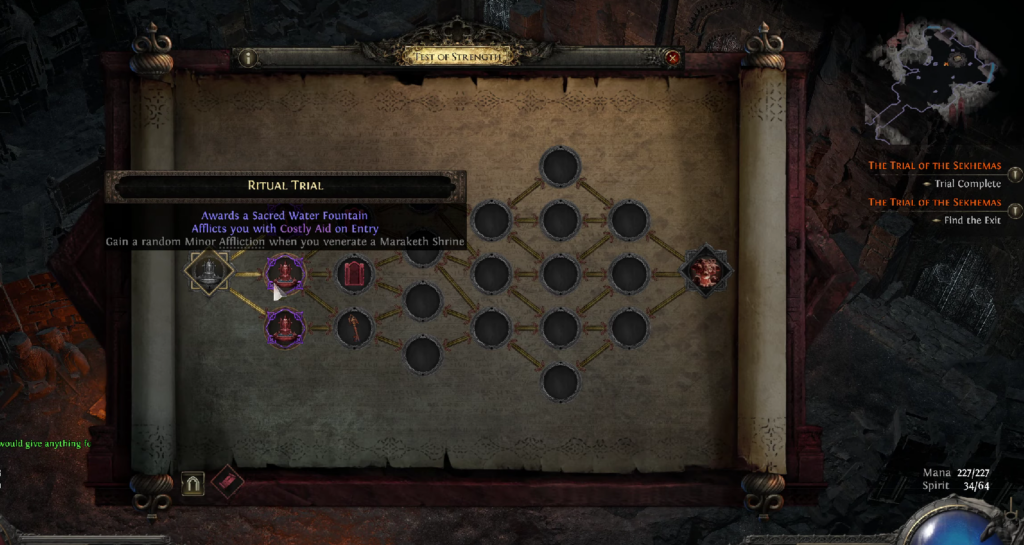1024x545 pixels.
Task: Toggle the Find the Exit quest tracker button
Action: click(1014, 211)
